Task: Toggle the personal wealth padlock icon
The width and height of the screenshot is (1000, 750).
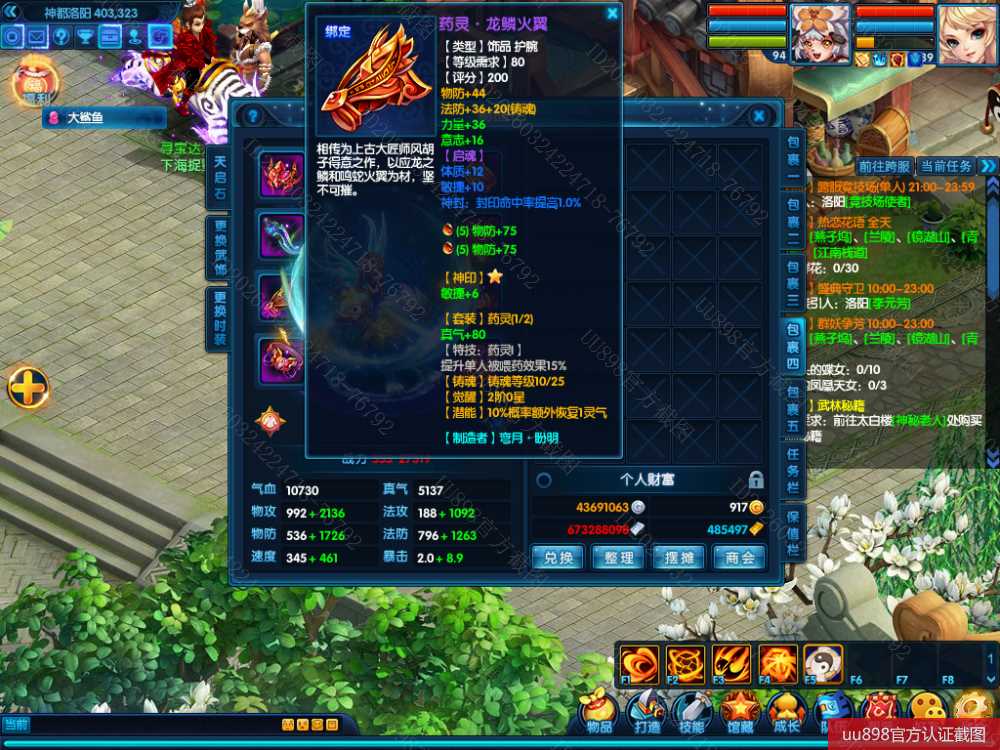Action: [757, 480]
